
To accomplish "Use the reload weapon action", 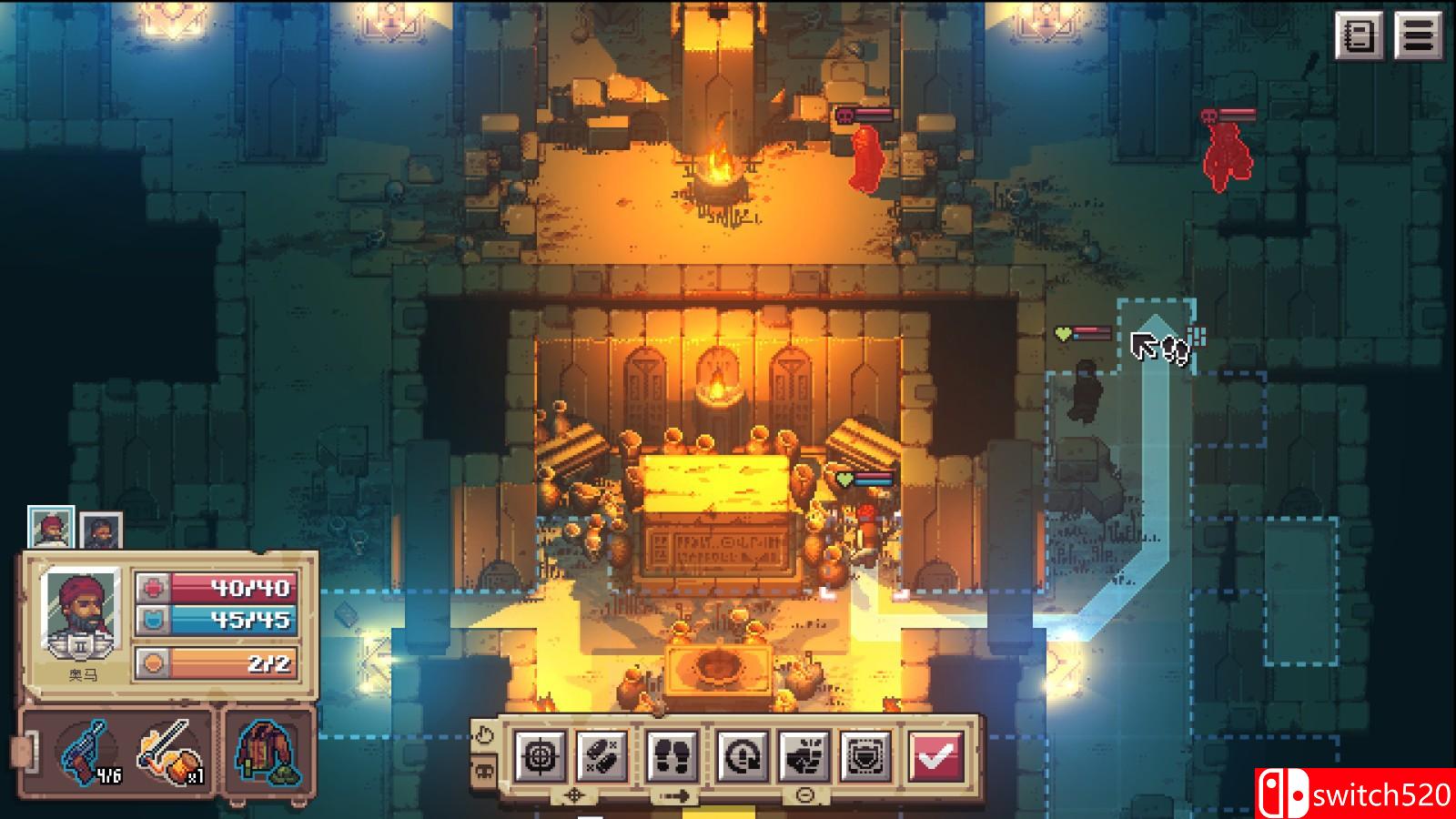I will click(741, 755).
